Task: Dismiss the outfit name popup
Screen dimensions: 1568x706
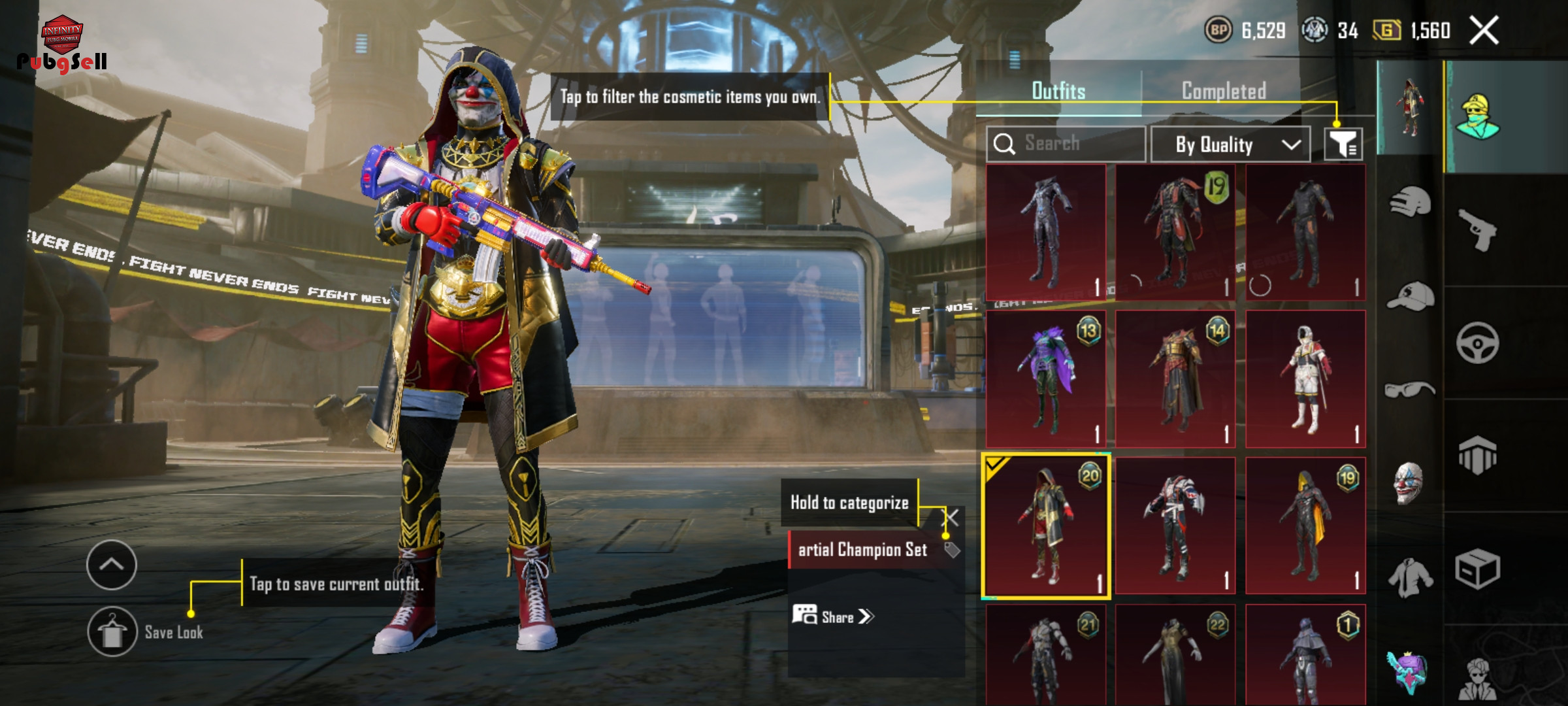Action: 953,518
